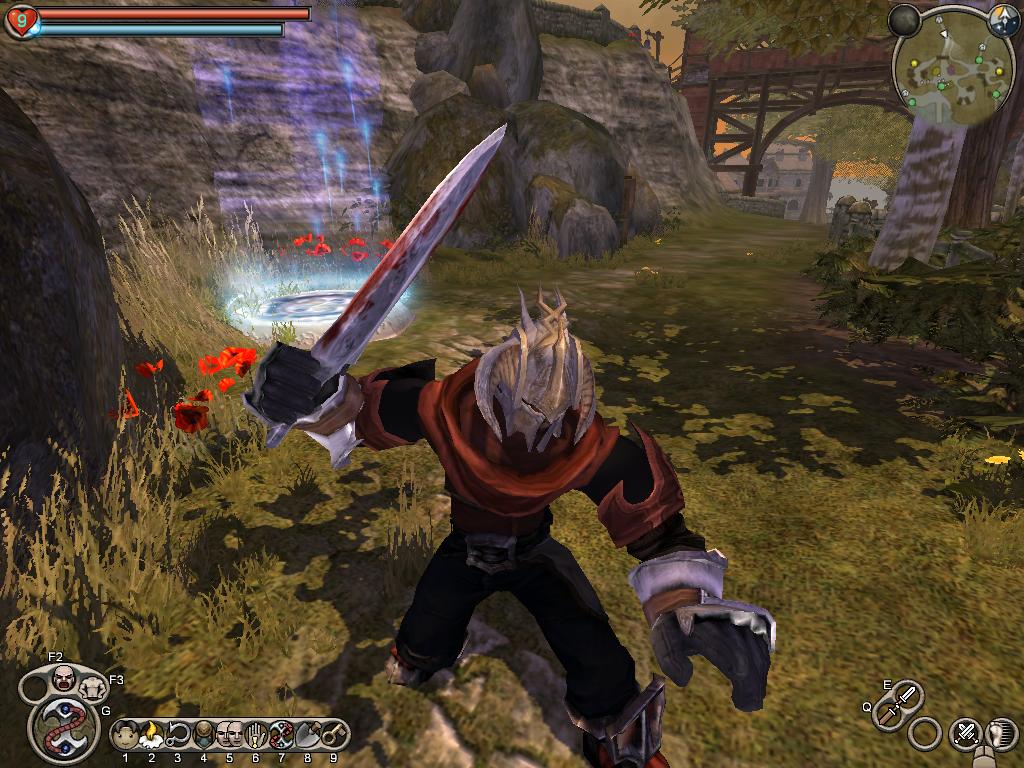Screen dimensions: 1024x768
Task: Toggle the footprint sneak icon
Action: click(1000, 734)
